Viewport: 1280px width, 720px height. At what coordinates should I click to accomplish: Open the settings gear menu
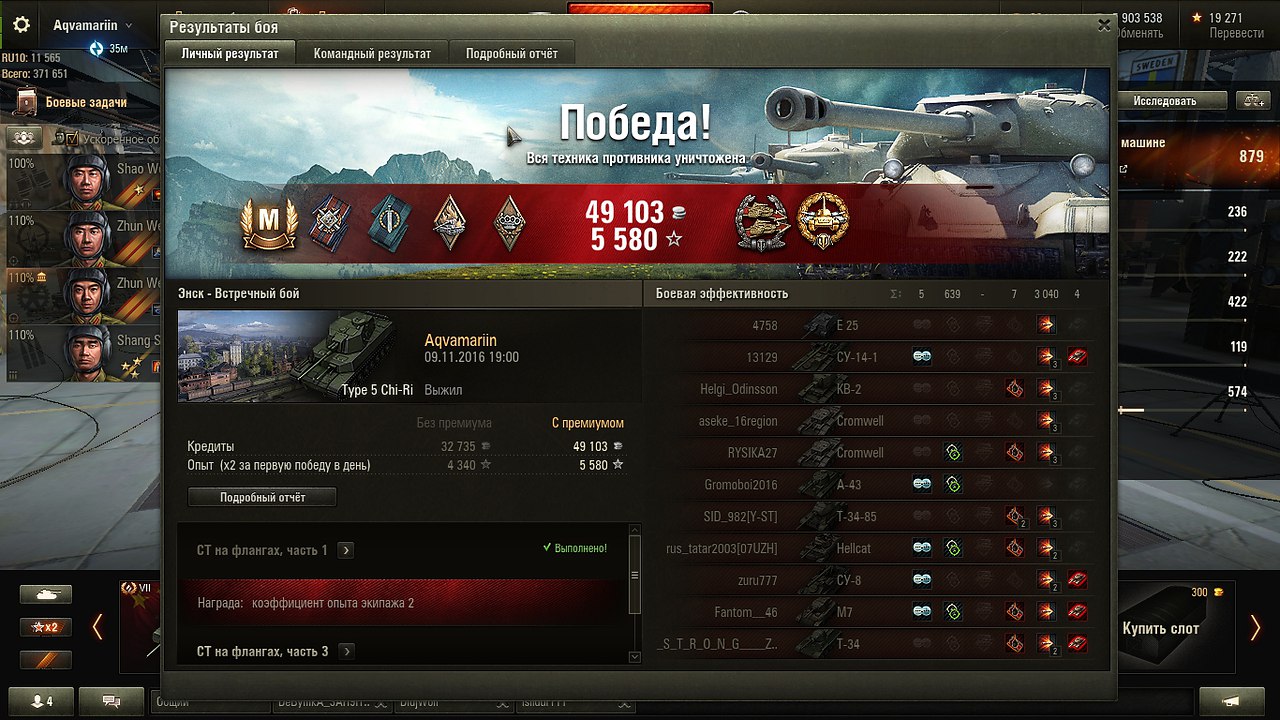(21, 25)
